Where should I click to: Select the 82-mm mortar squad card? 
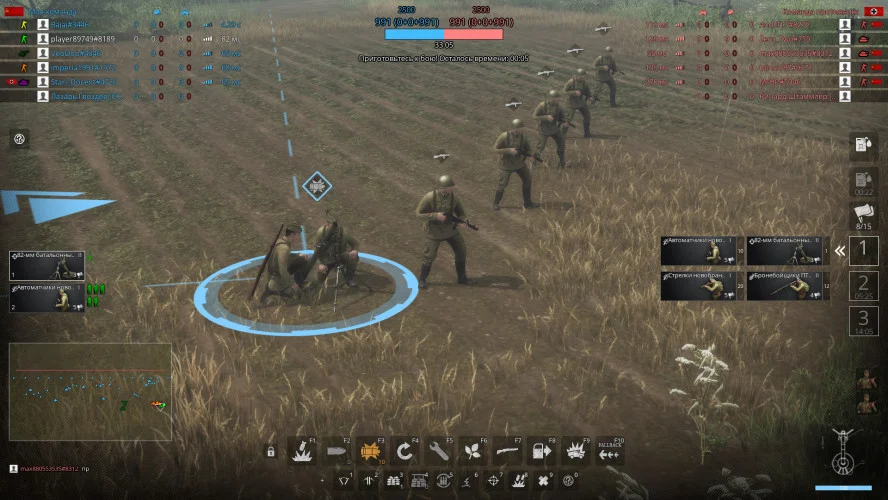47,265
